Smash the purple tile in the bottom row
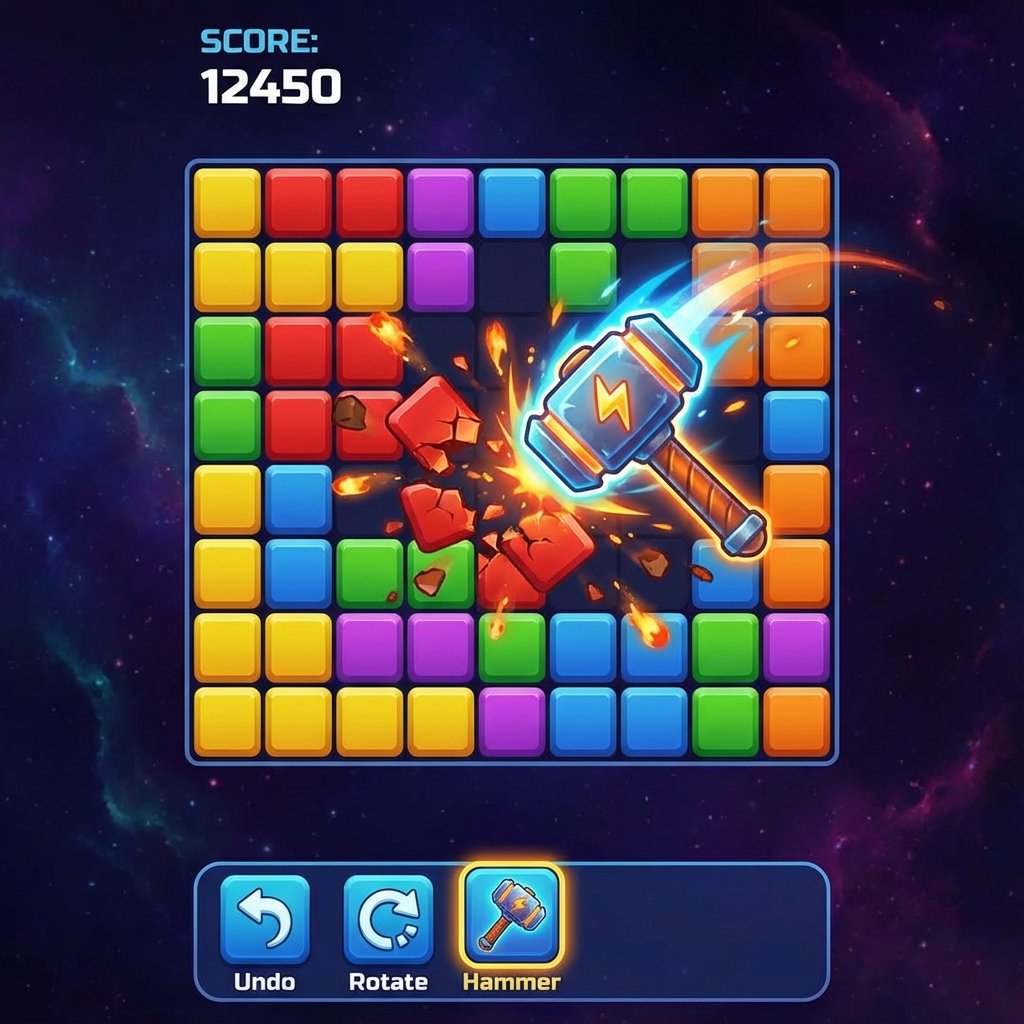1024x1024 pixels. 511,721
